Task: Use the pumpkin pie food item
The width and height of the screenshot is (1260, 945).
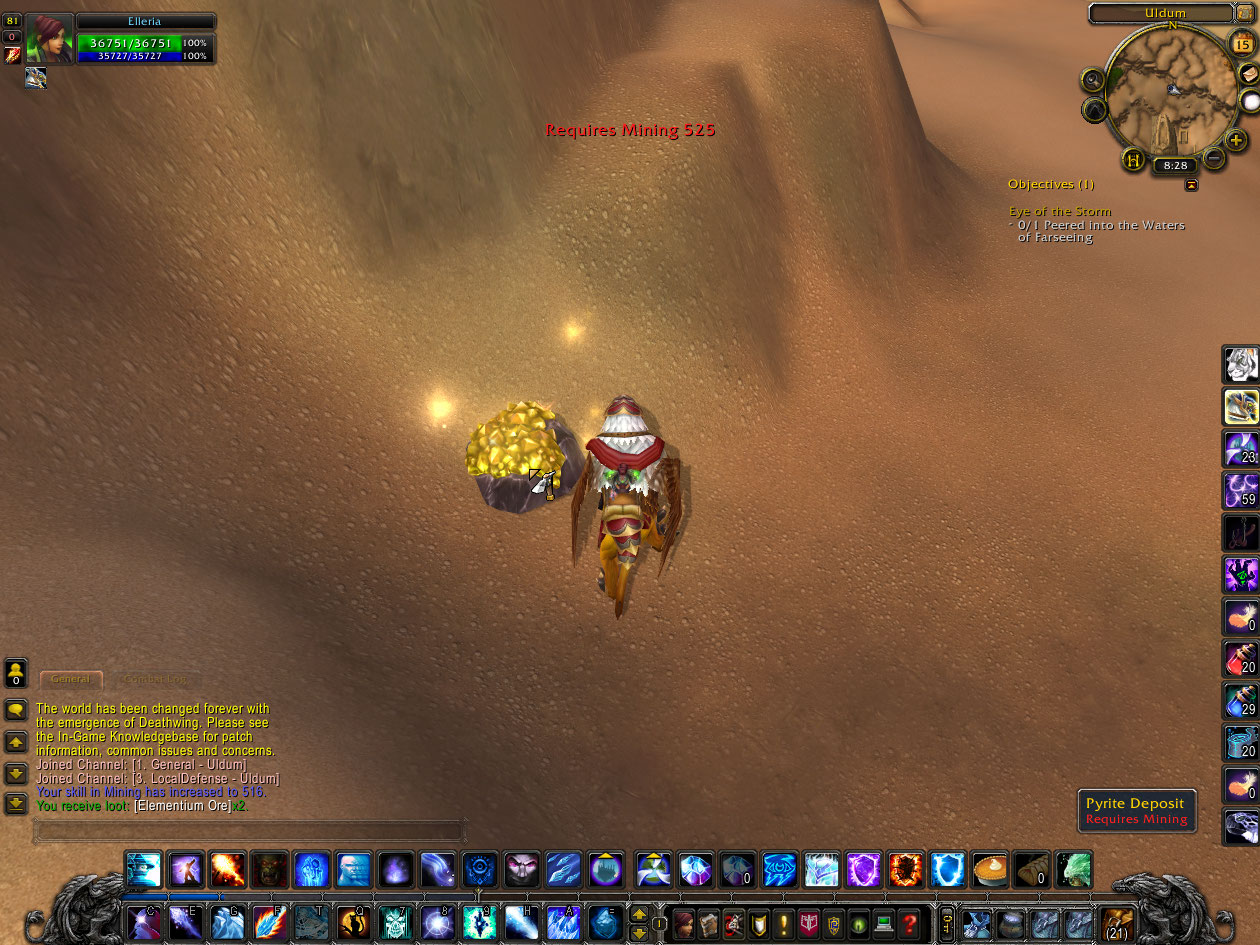Action: 989,869
